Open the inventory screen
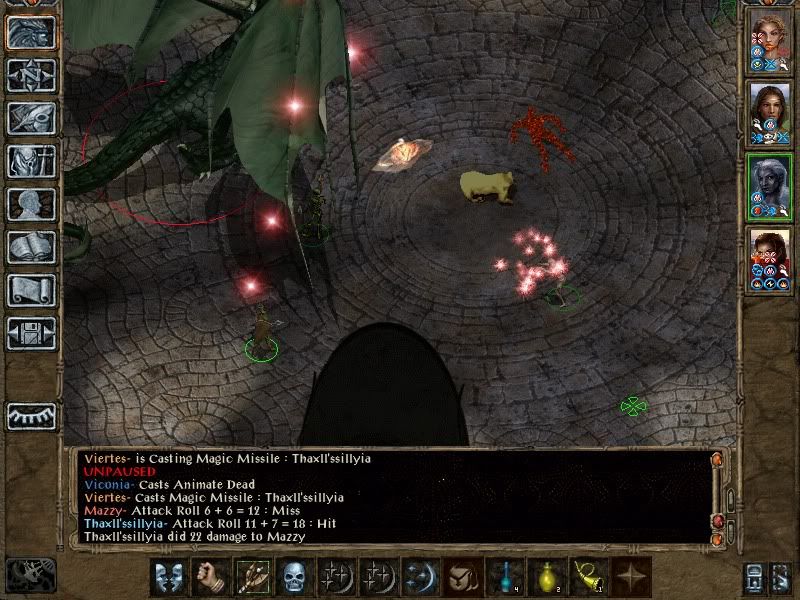Screen dimensions: 800x600 pos(31,161)
